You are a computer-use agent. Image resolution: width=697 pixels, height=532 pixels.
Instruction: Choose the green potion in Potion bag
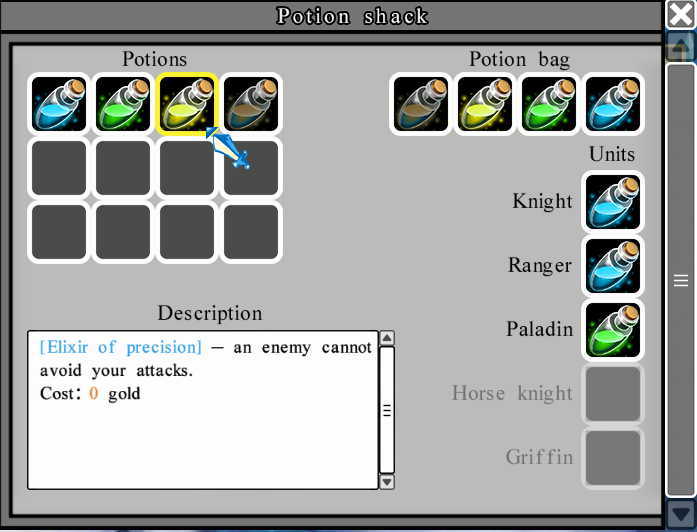click(x=549, y=104)
